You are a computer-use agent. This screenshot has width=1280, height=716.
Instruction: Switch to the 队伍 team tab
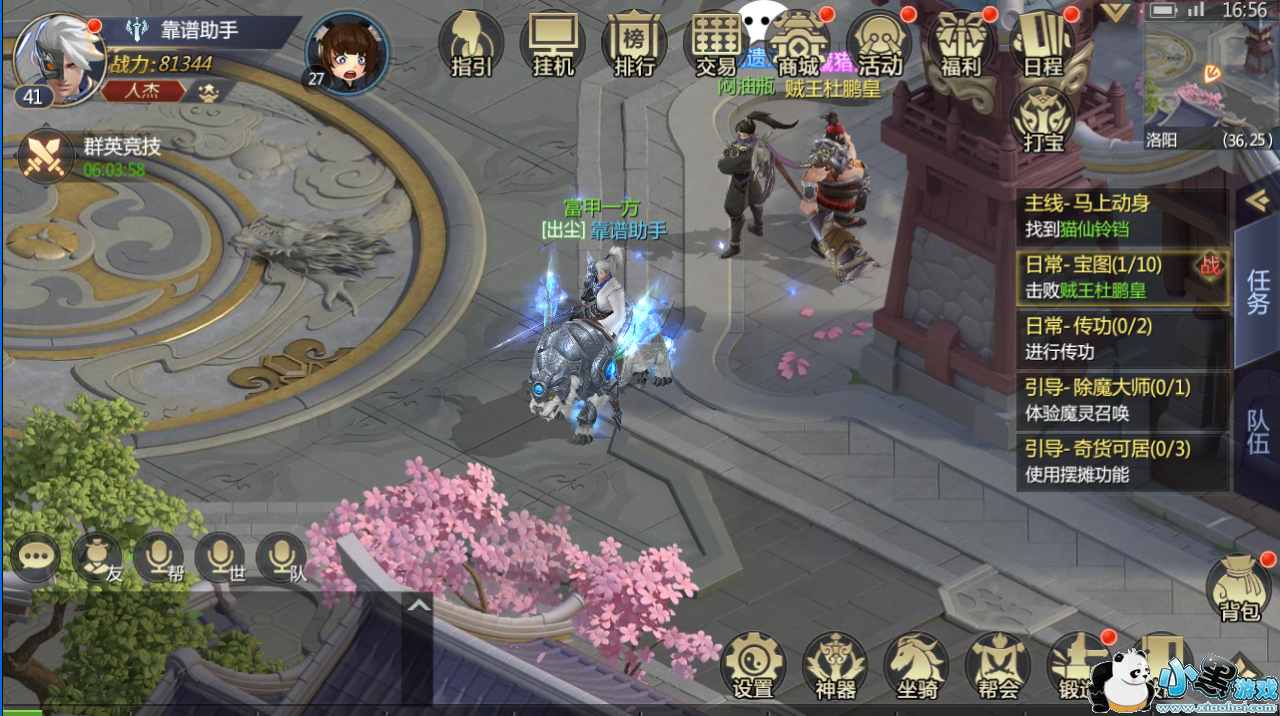click(x=1257, y=431)
